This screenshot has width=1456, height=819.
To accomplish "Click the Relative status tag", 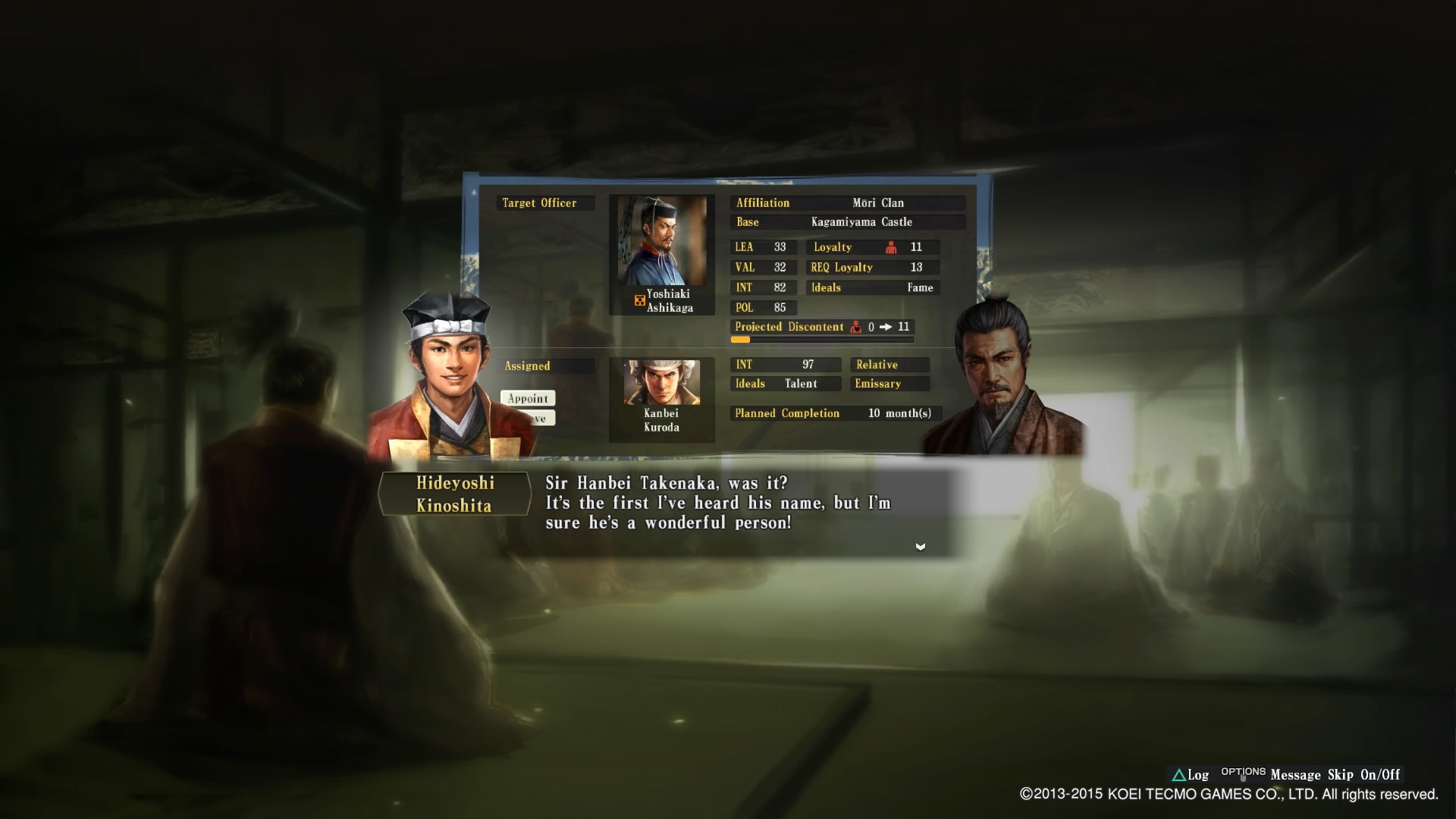I will [x=889, y=365].
